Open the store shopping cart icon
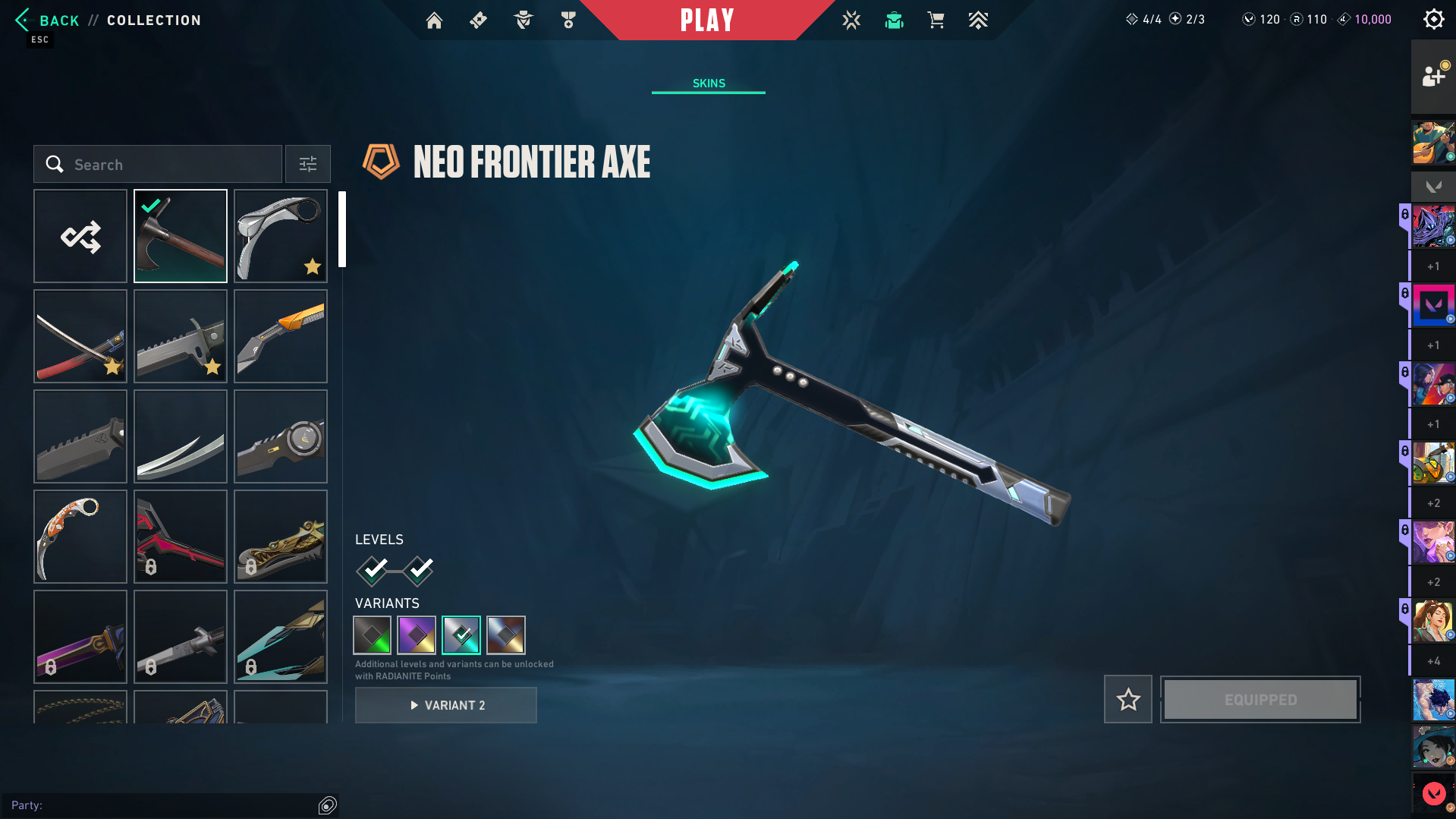1456x819 pixels. 936,20
